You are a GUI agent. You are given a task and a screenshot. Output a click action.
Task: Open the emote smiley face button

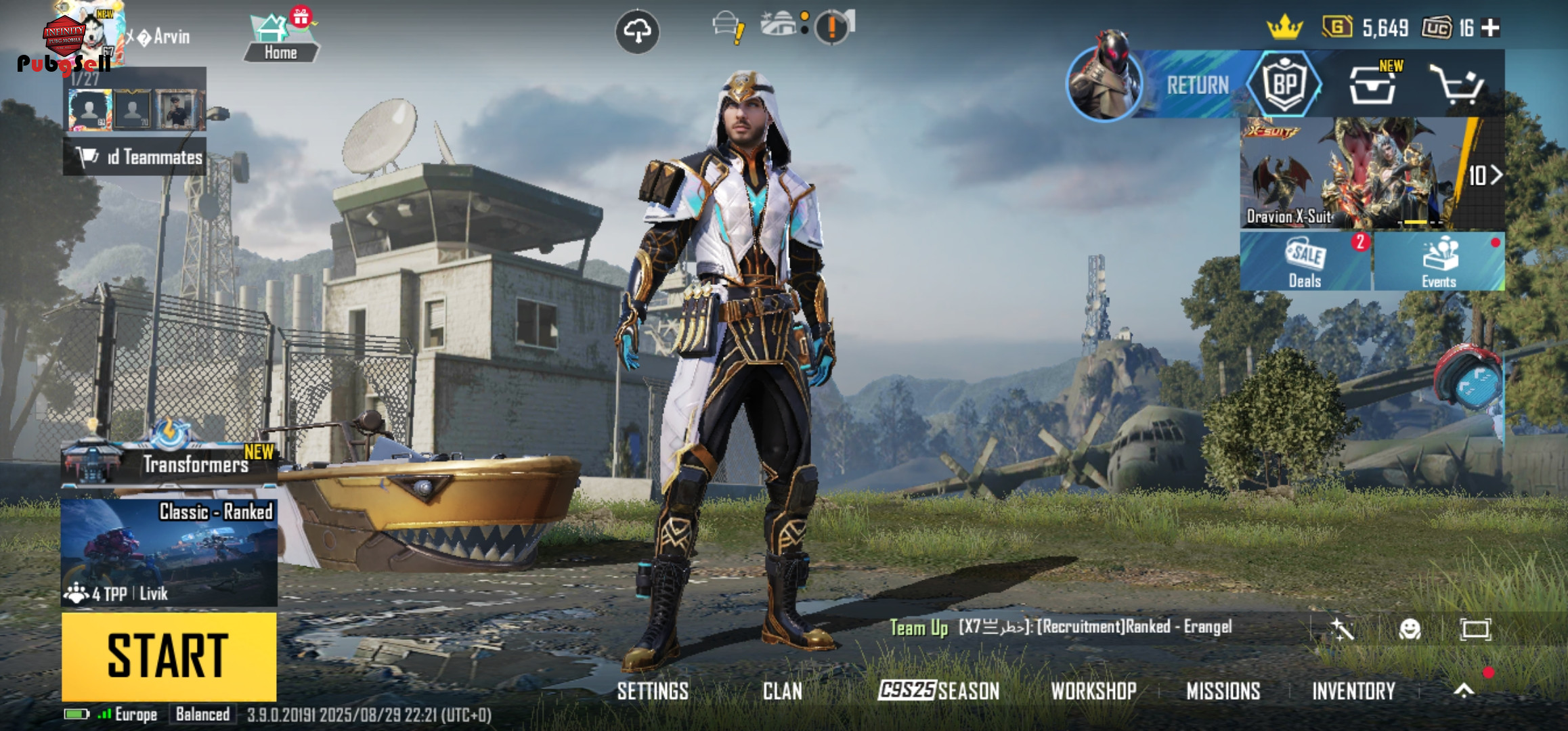[1410, 629]
